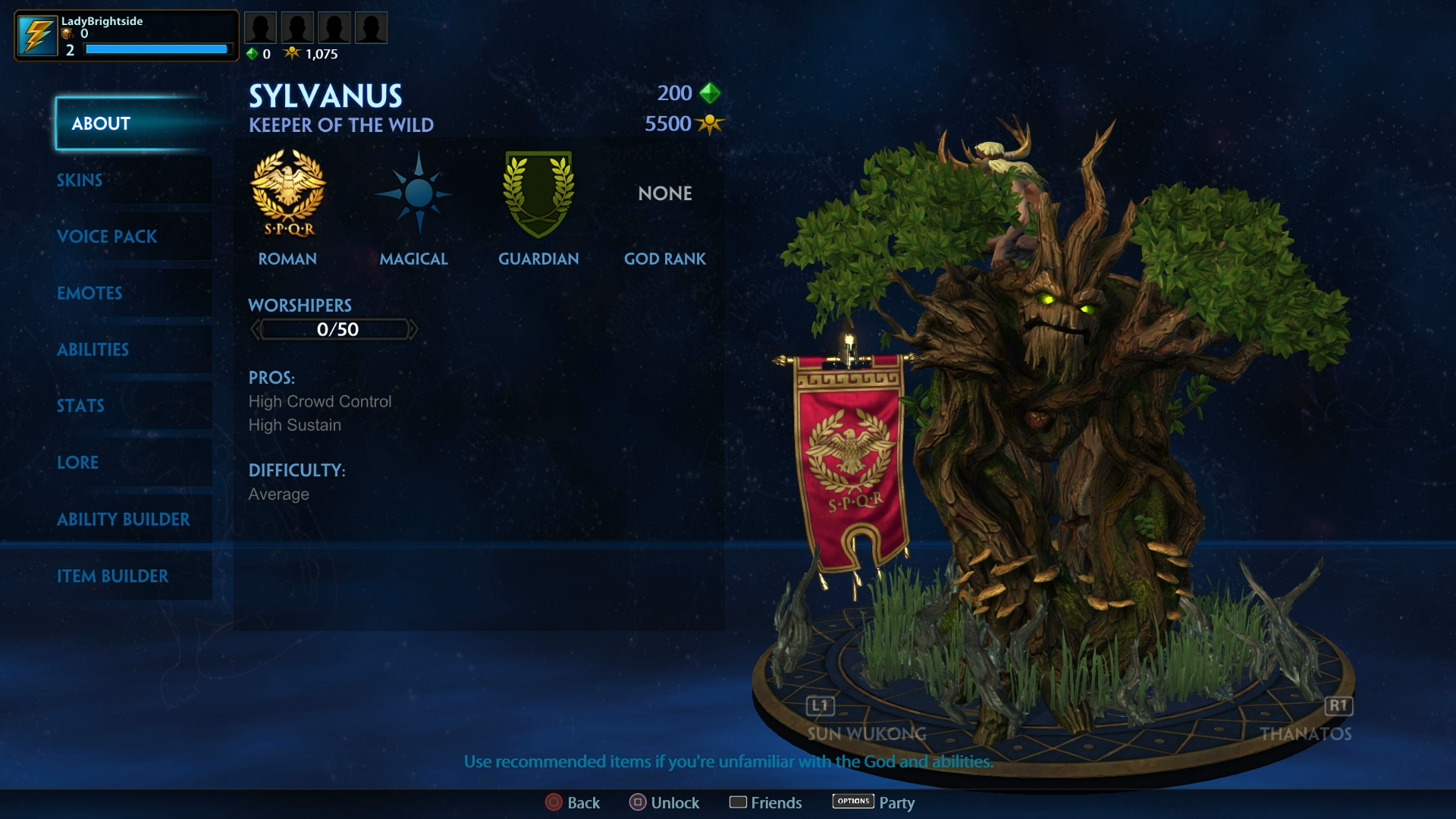
Task: Click the gem balance icon showing 0
Action: 251,54
